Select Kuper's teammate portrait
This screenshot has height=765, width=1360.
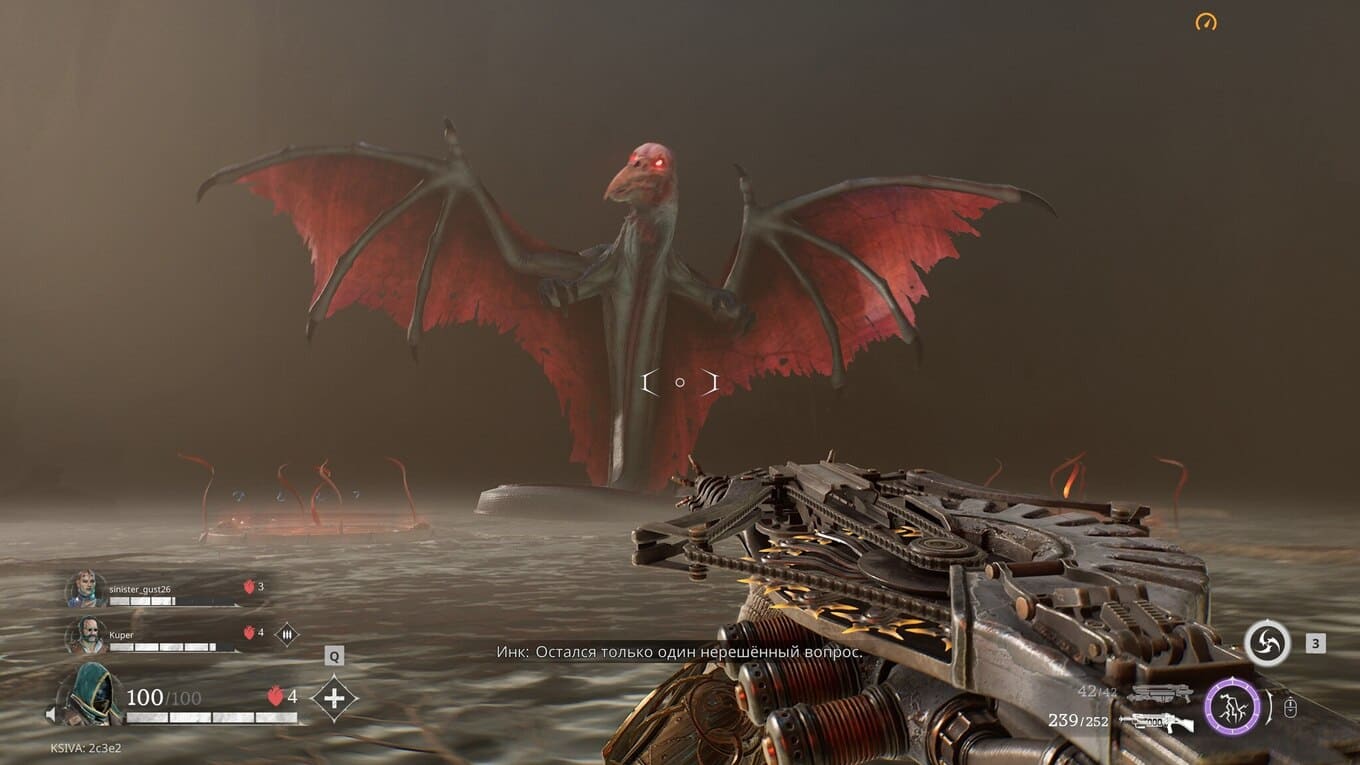click(x=86, y=635)
